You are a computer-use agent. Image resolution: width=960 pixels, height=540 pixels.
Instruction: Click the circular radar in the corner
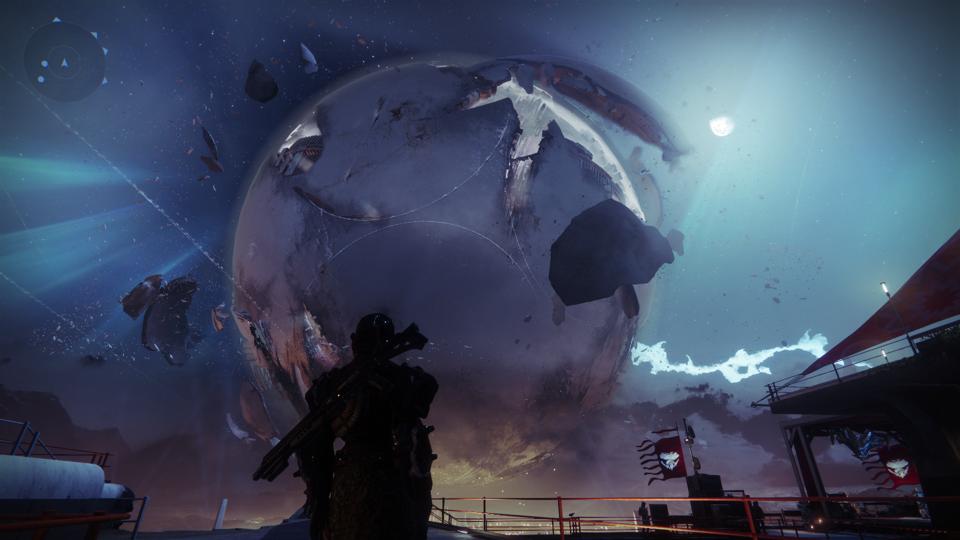[65, 62]
